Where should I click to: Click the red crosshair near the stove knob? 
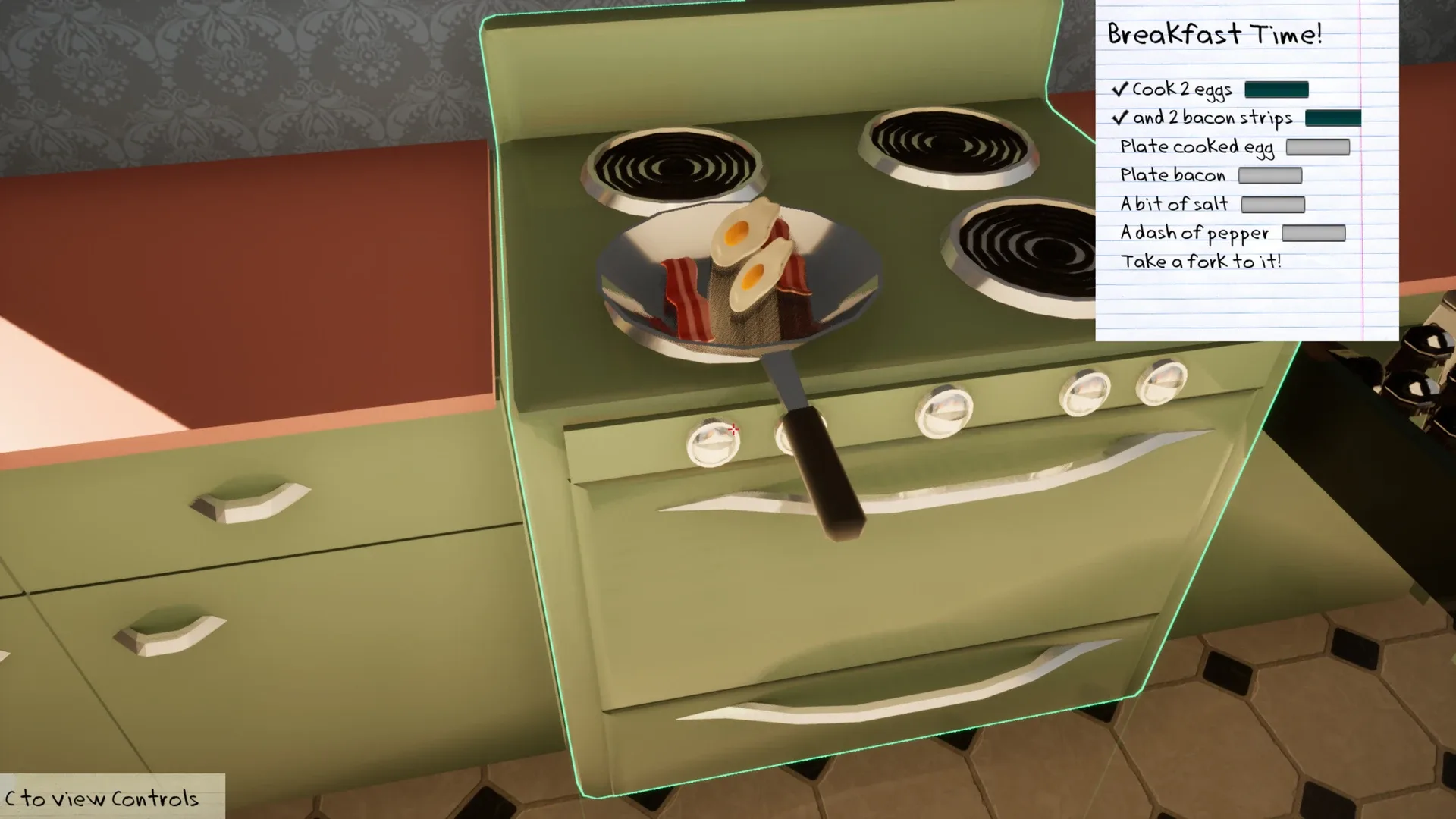tap(734, 430)
